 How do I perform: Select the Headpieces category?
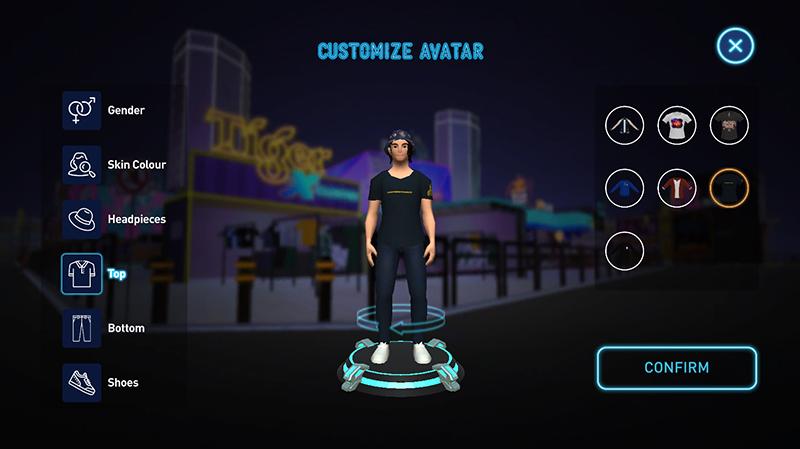[80, 218]
